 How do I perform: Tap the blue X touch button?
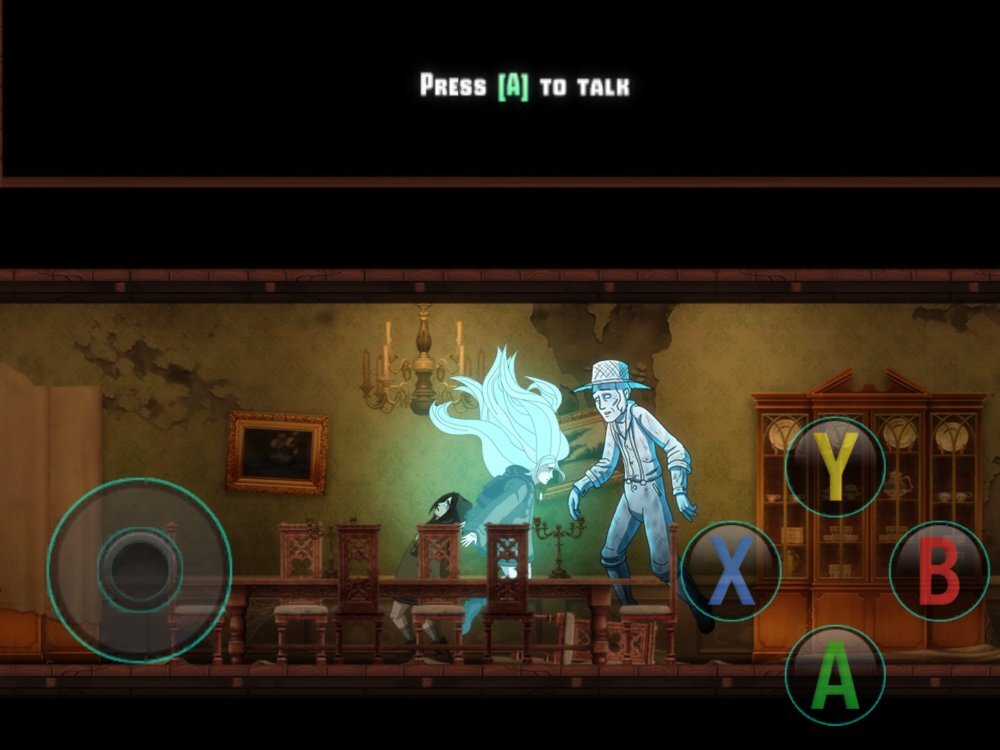pyautogui.click(x=731, y=572)
